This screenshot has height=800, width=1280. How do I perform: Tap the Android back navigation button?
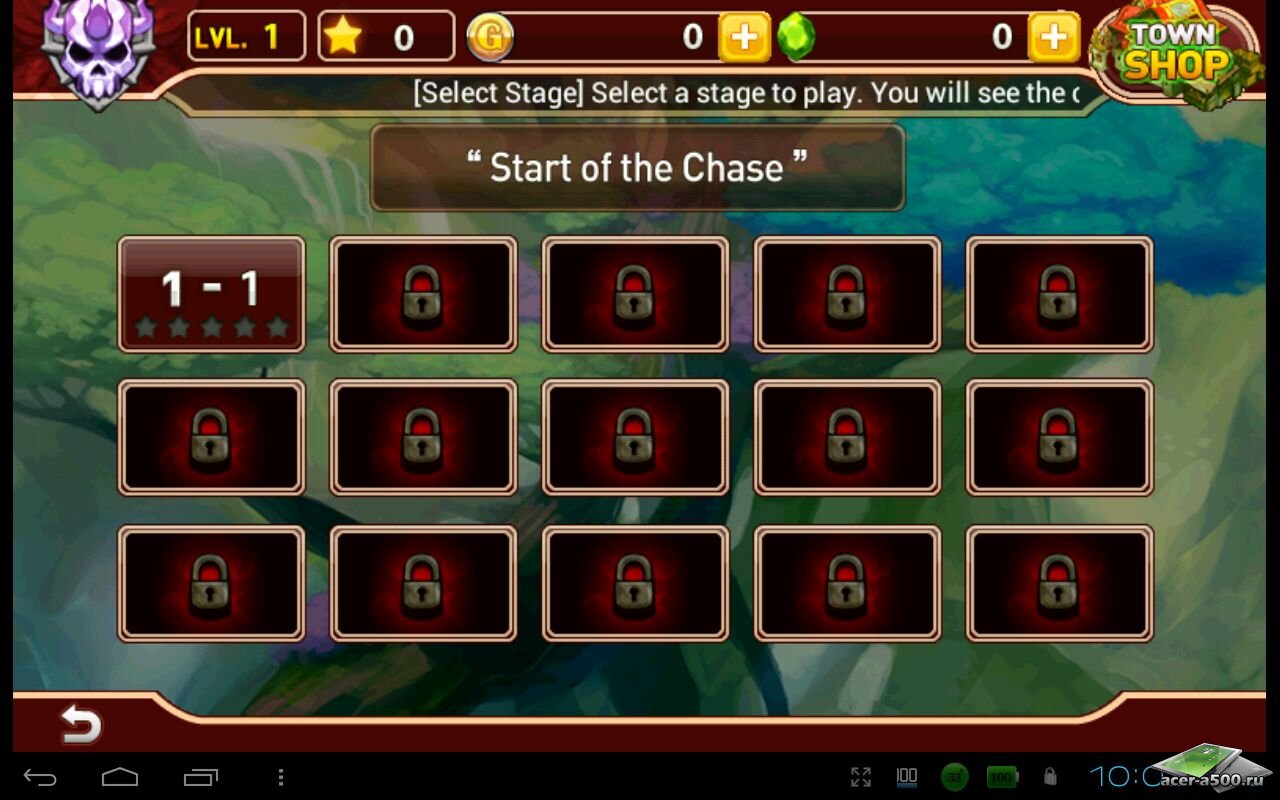pos(41,777)
